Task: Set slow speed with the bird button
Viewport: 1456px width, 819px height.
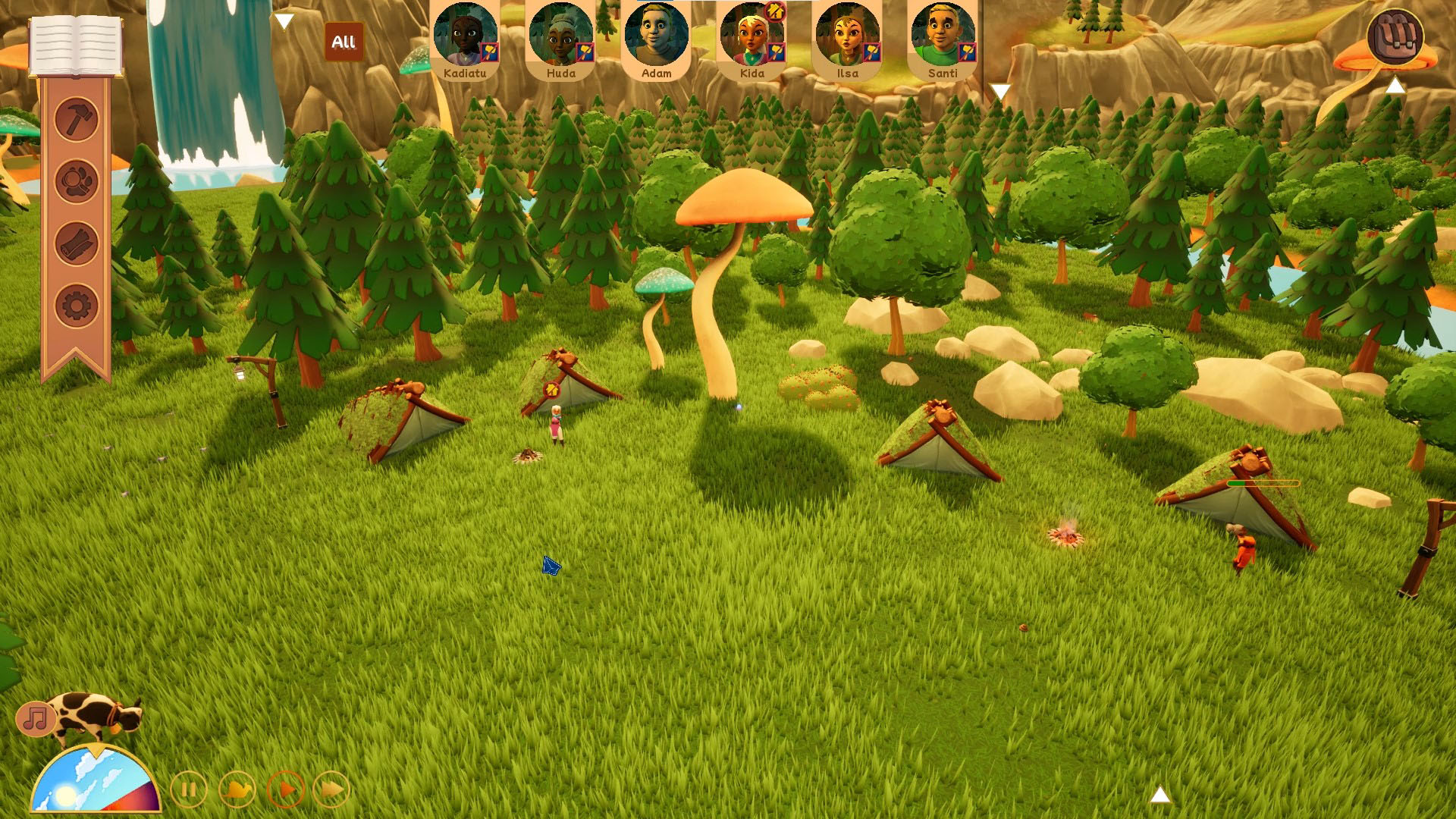Action: [237, 790]
